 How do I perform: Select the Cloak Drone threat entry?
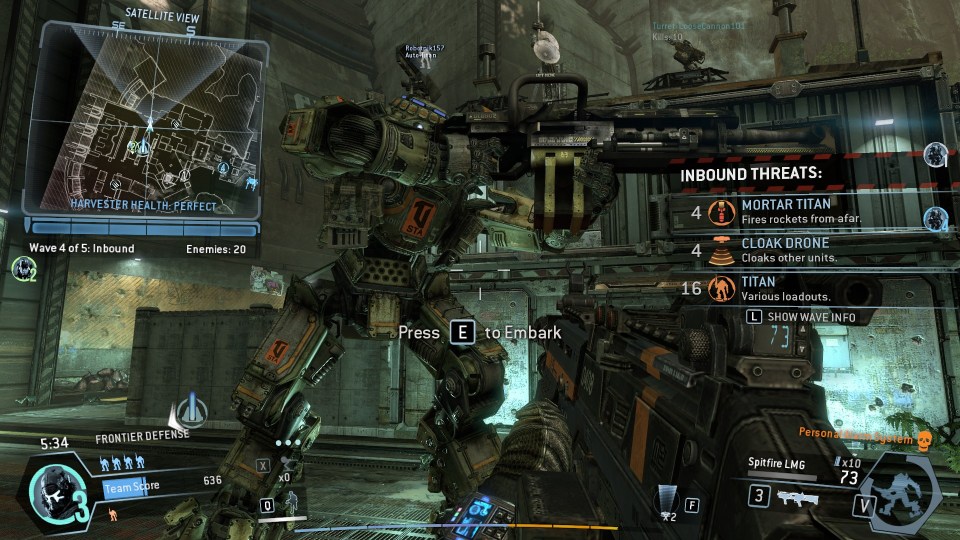pos(790,249)
